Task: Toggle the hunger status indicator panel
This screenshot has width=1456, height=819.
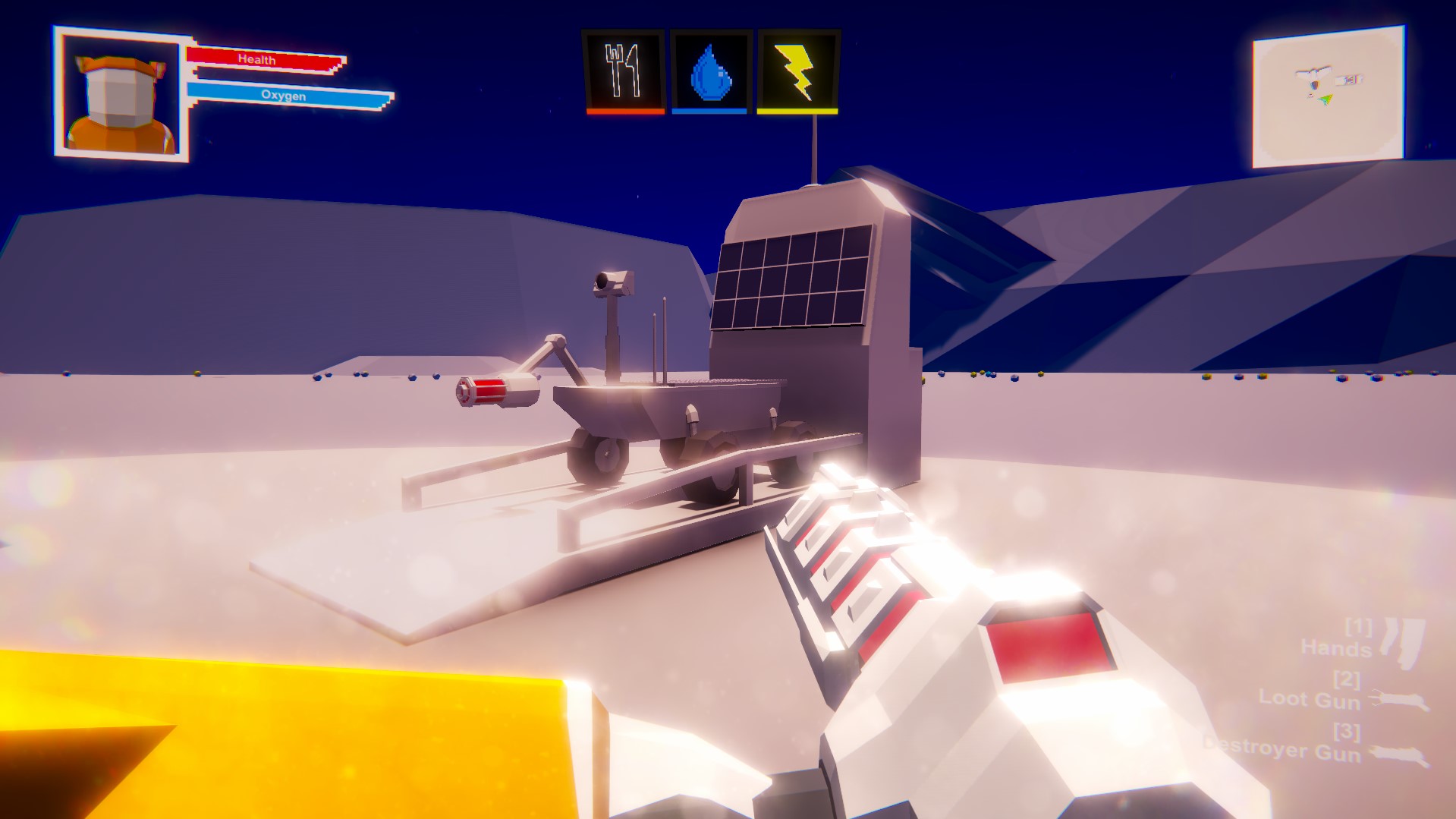Action: 624,70
